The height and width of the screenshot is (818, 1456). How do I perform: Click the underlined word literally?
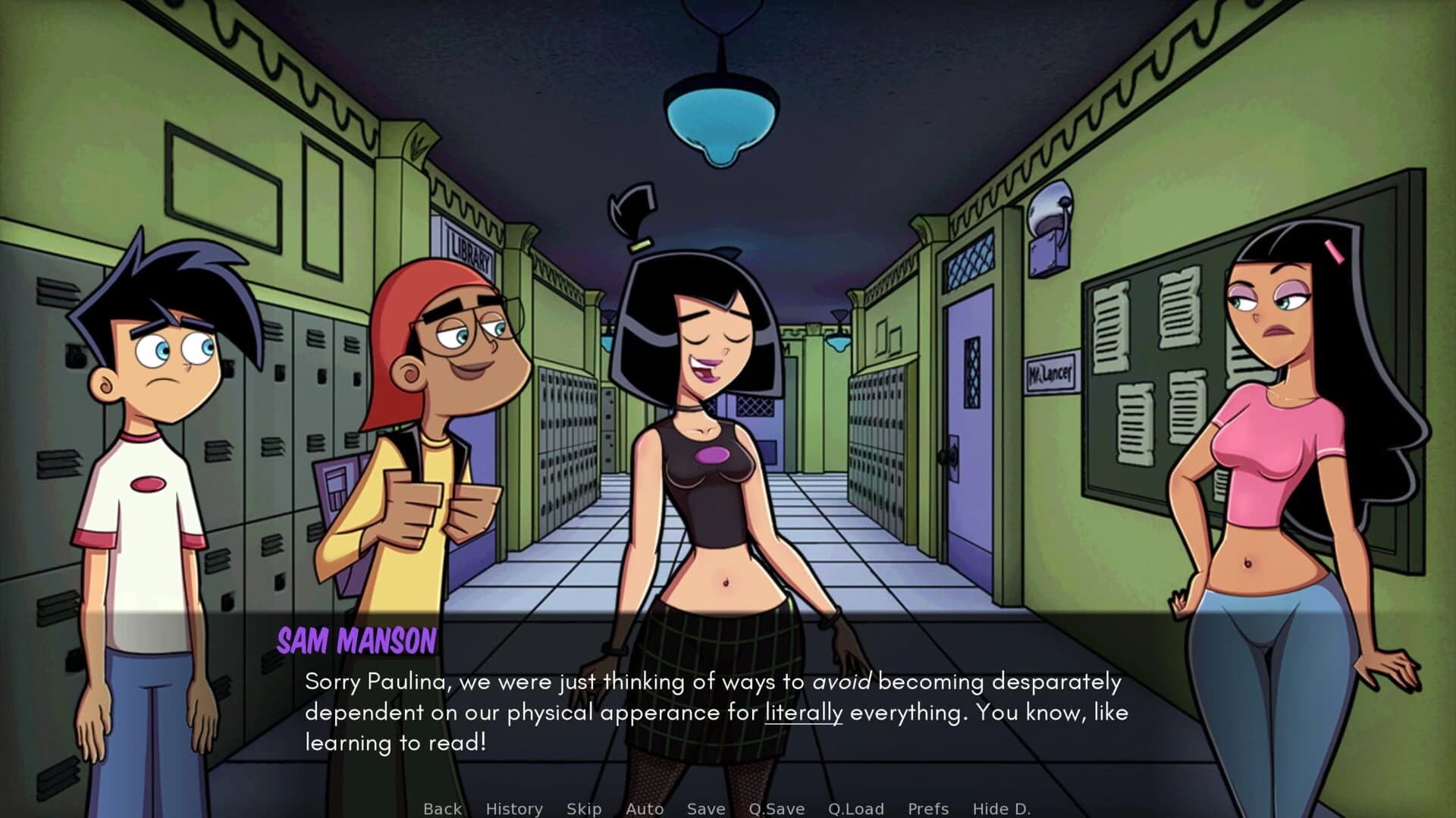tap(805, 712)
